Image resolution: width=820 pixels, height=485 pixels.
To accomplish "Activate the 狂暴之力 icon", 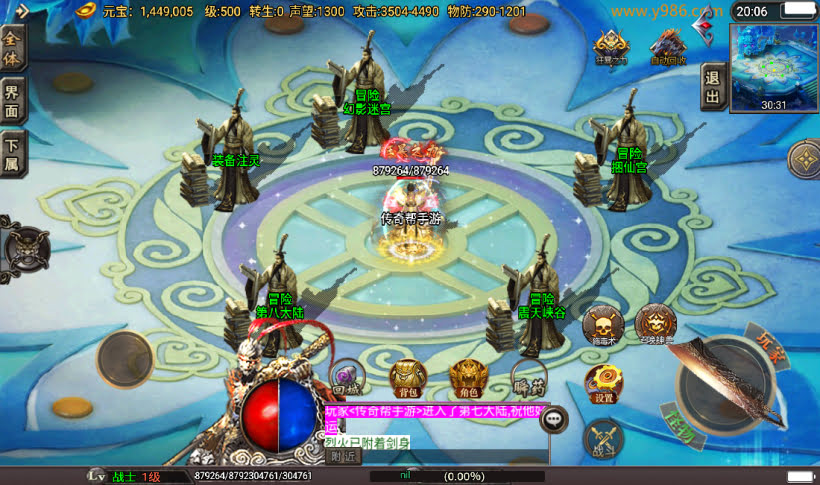I will (x=610, y=46).
